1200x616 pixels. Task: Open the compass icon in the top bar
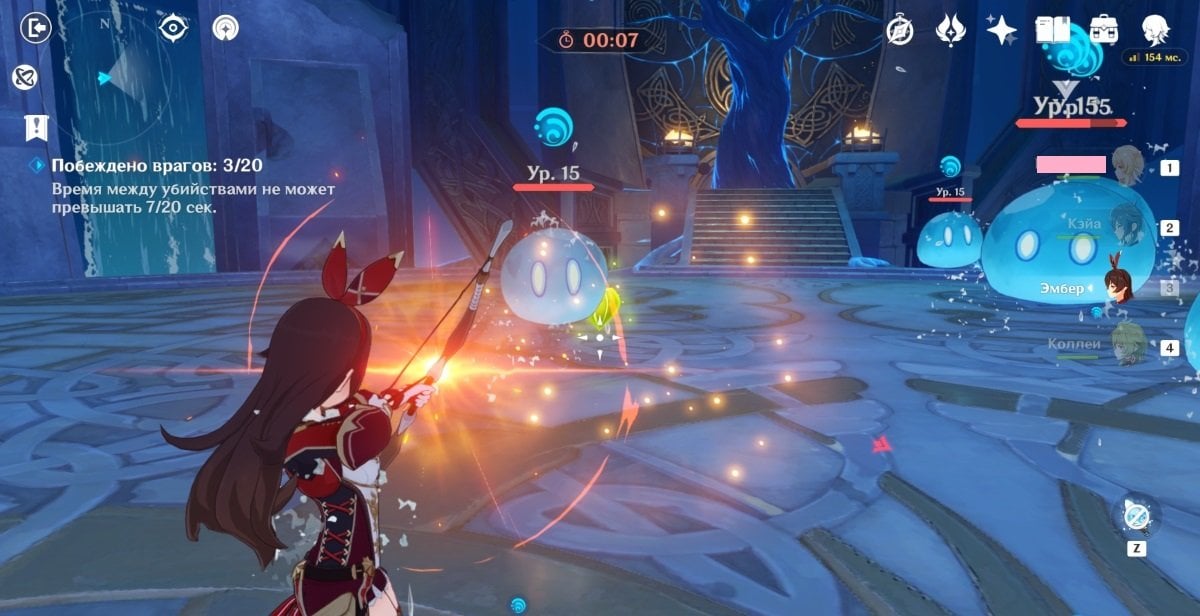pyautogui.click(x=900, y=30)
